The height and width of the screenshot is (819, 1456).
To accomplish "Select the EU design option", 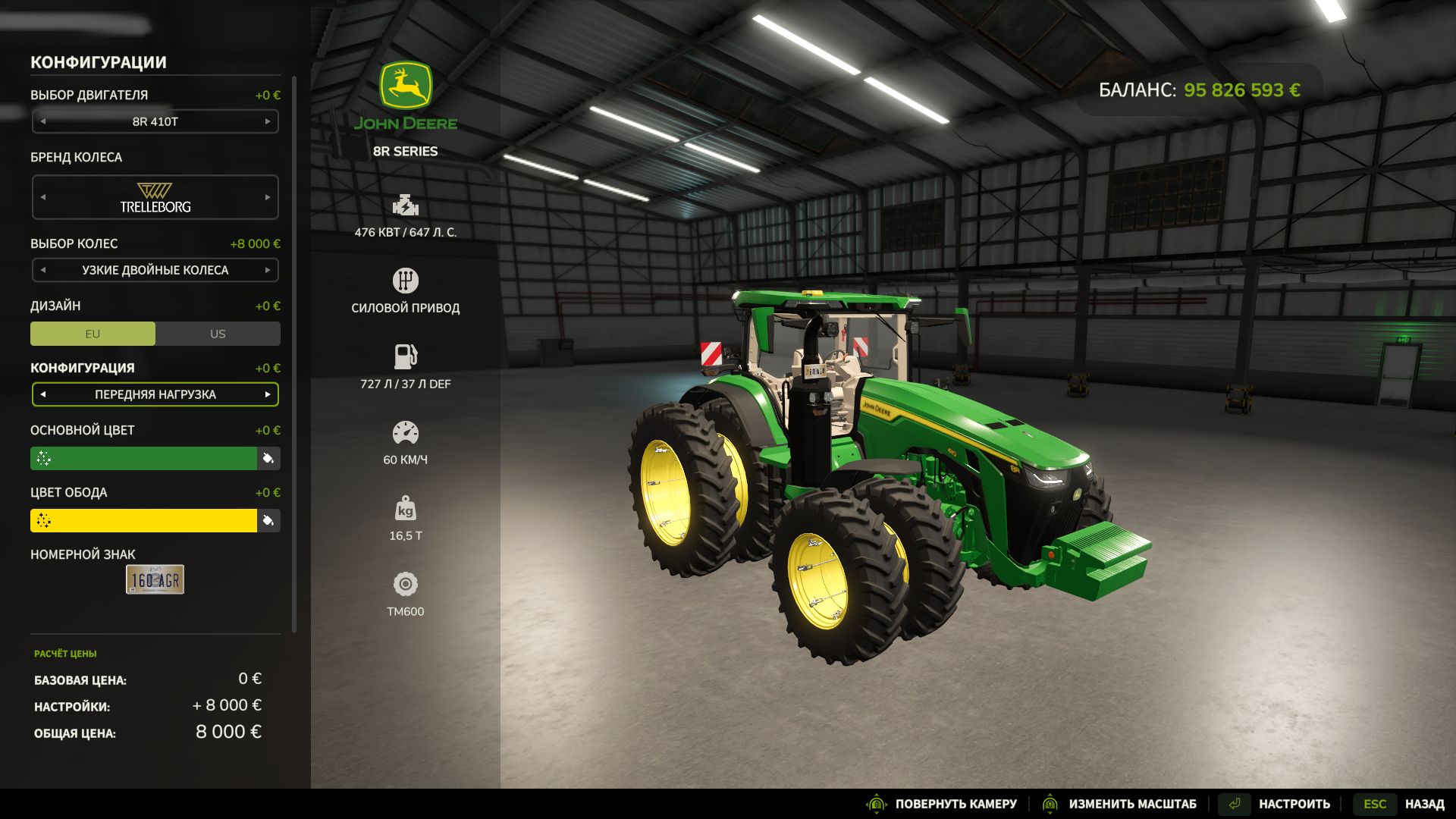I will pyautogui.click(x=92, y=334).
